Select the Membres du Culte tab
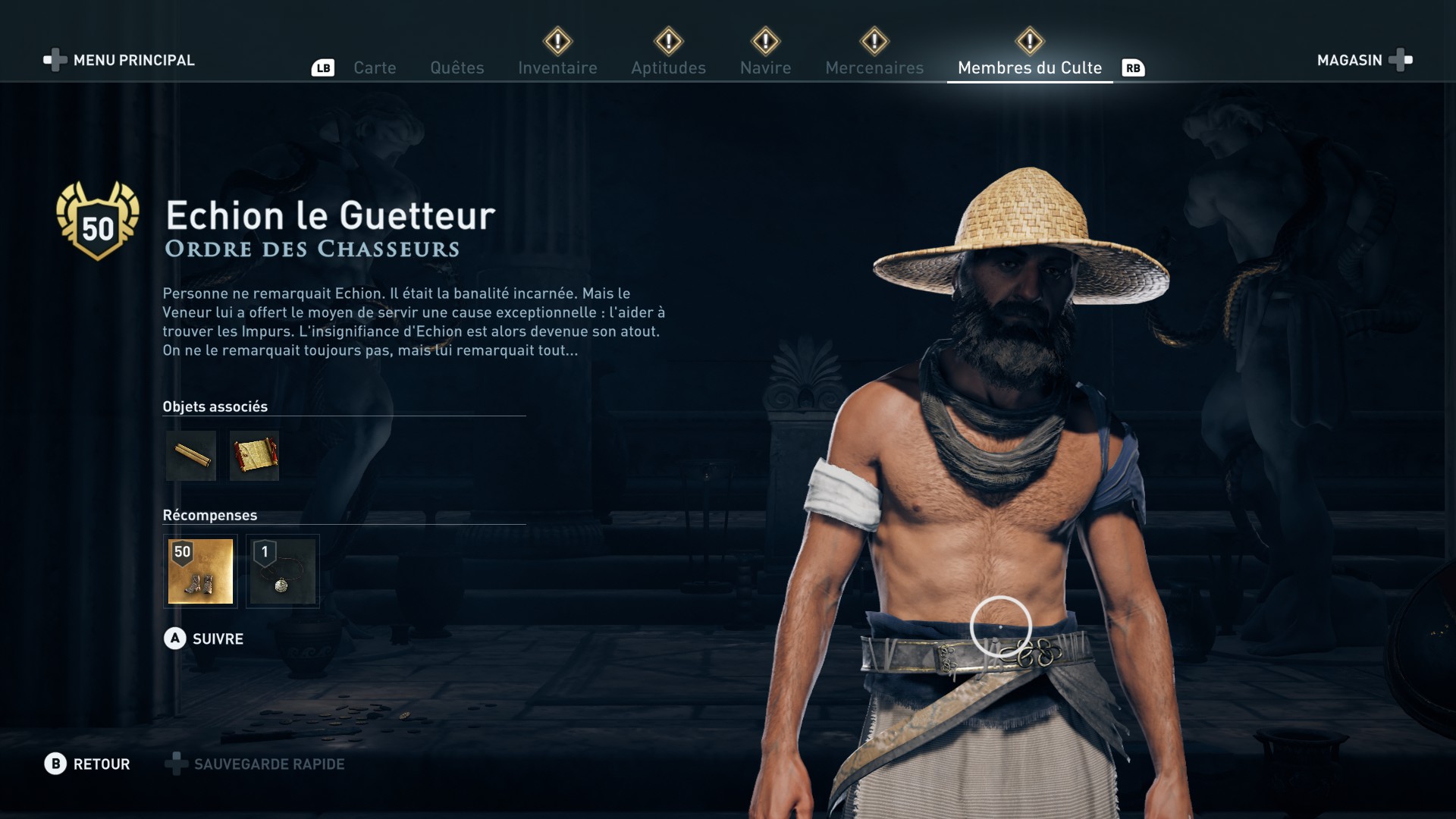Viewport: 1456px width, 819px height. click(x=1029, y=67)
